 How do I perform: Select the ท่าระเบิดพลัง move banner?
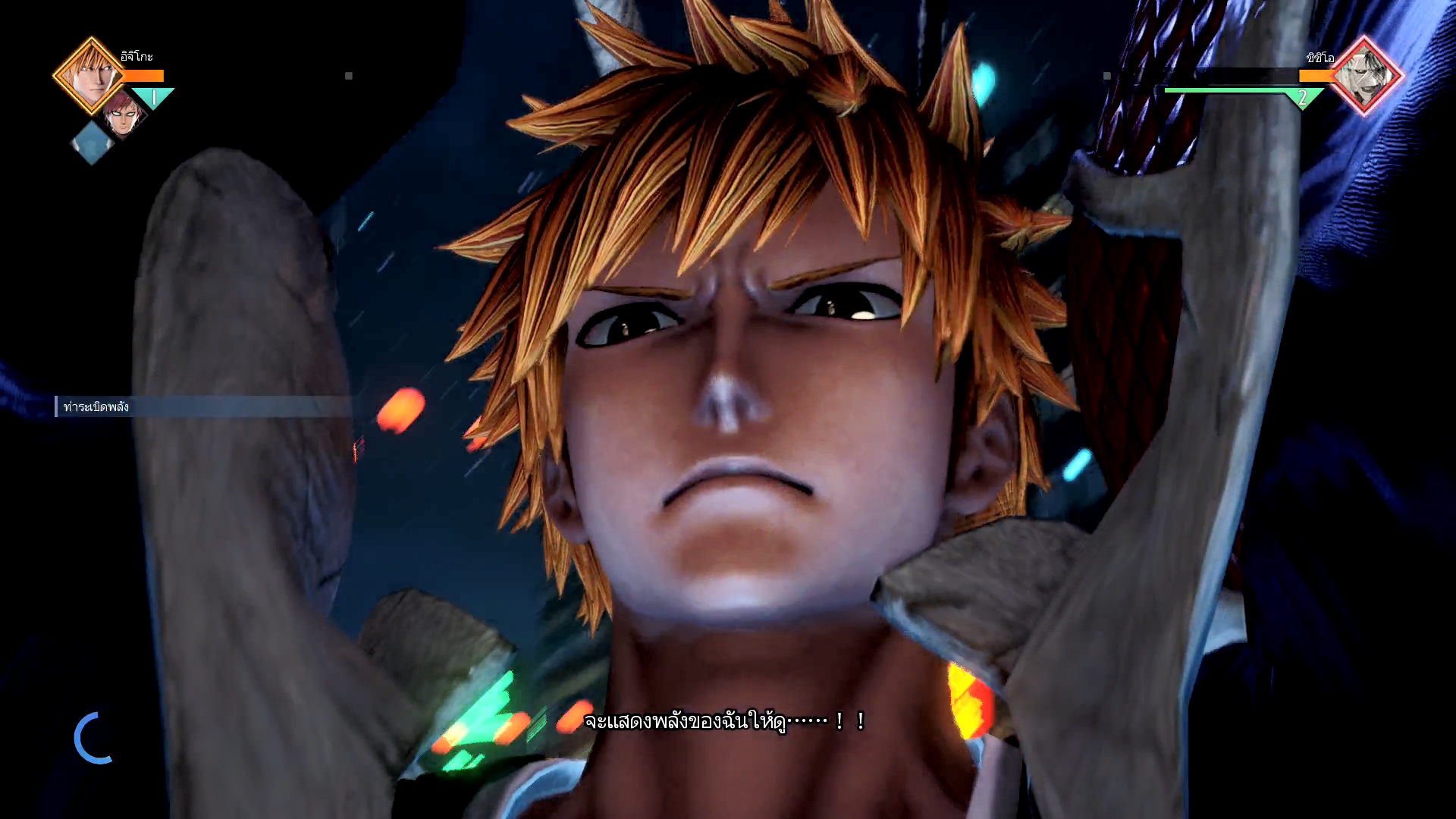(x=203, y=406)
